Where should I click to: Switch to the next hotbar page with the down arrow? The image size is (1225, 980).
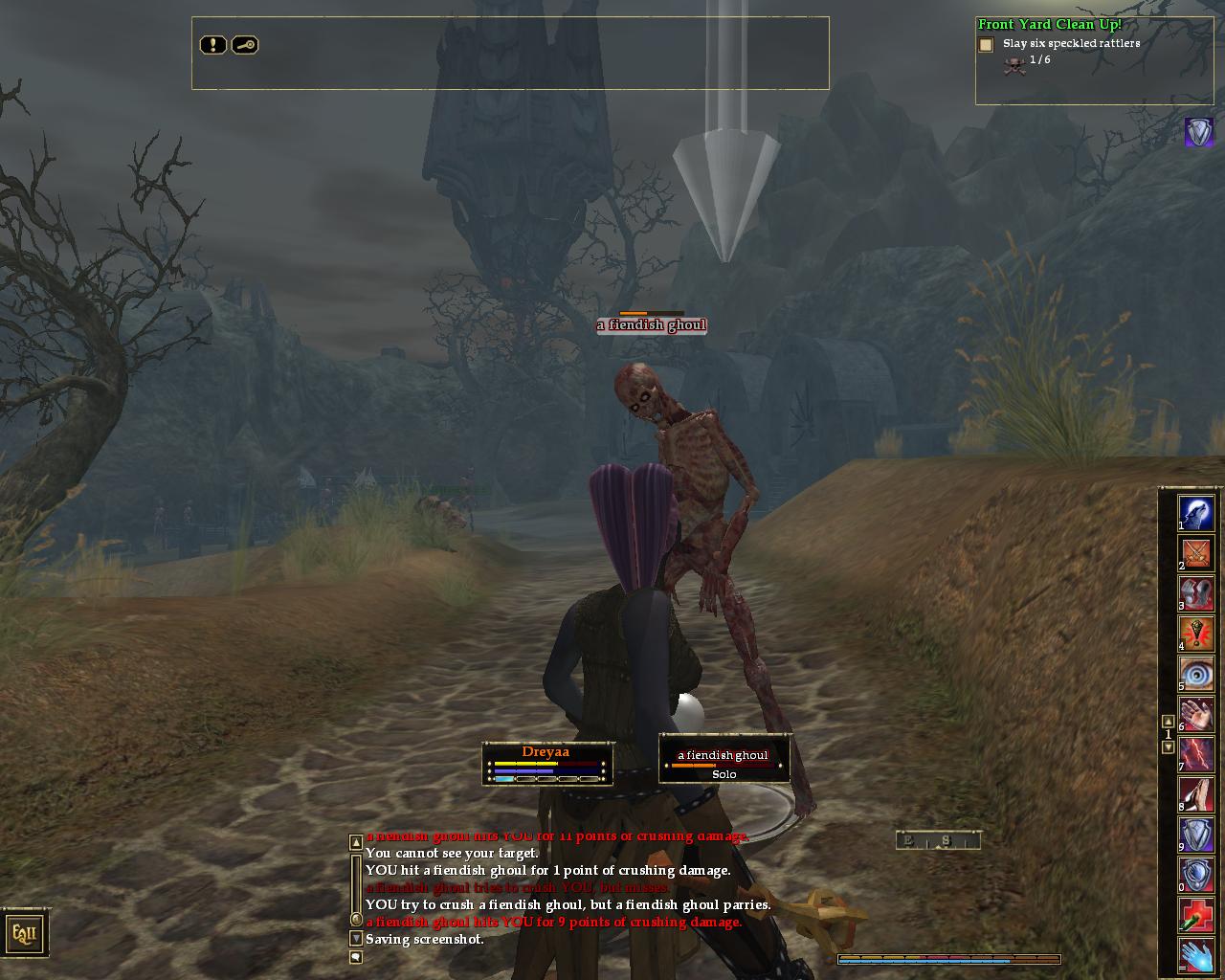click(1168, 747)
